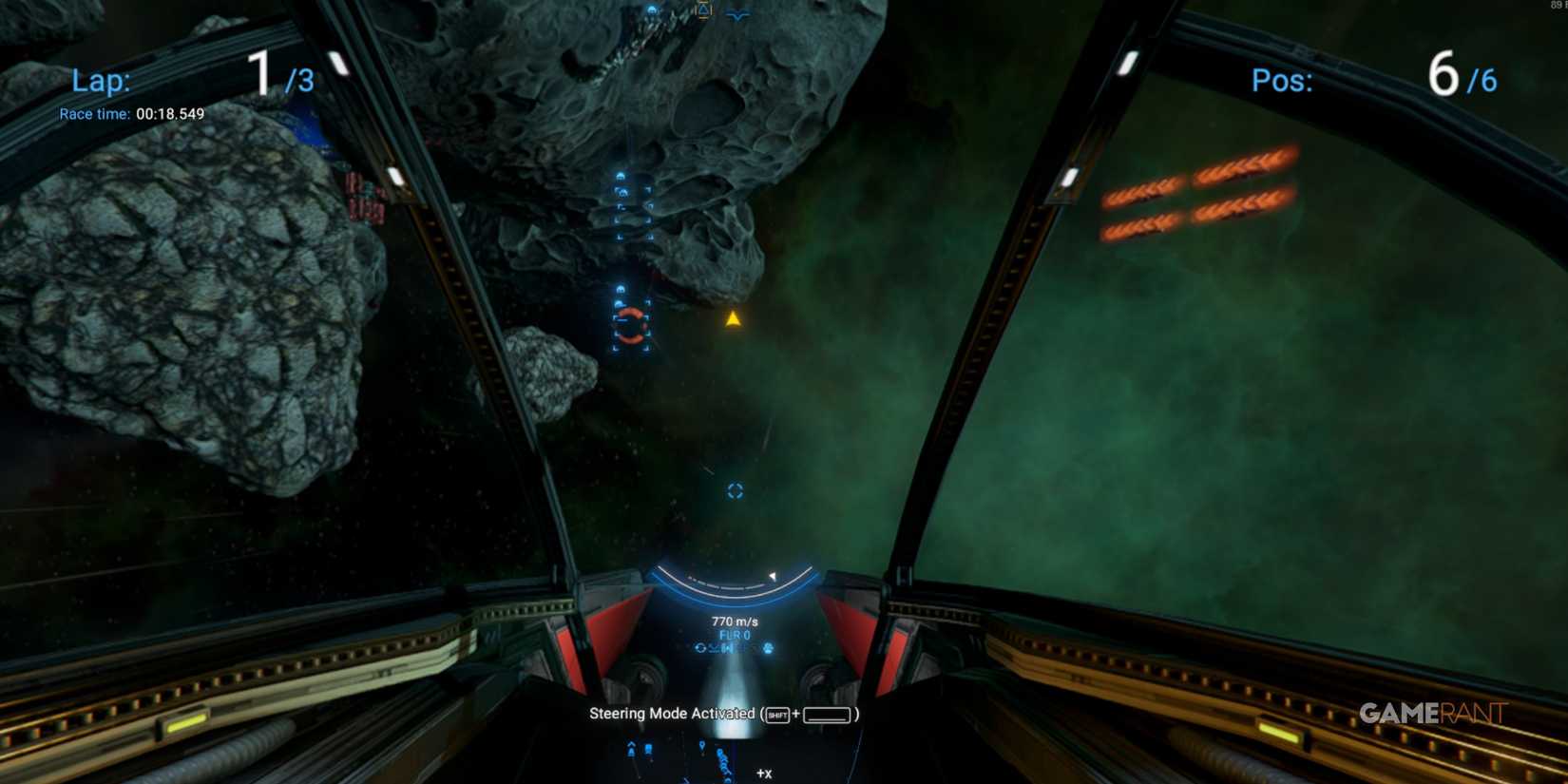Toggle the ship status icon left of FLR indicators
Image resolution: width=1568 pixels, height=784 pixels.
[699, 648]
